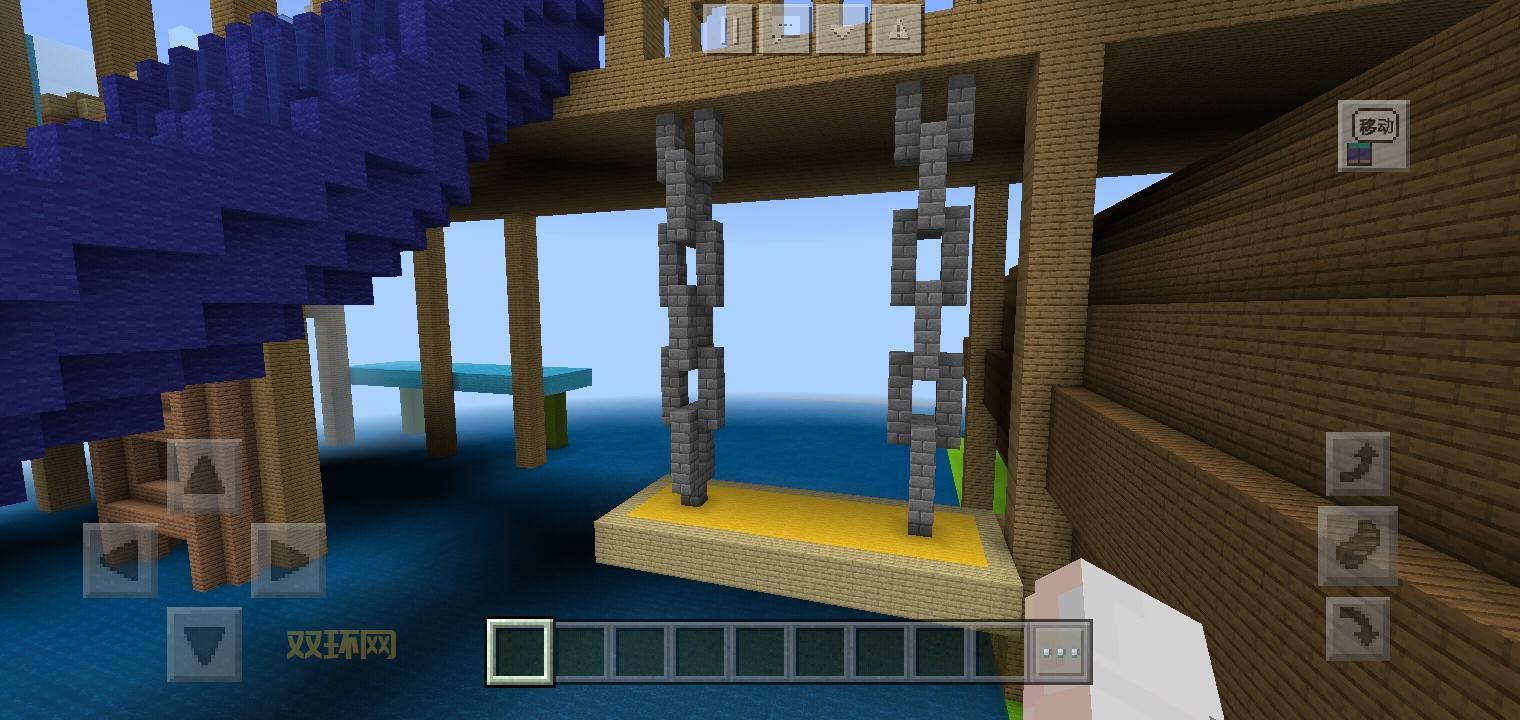The image size is (1520, 720).
Task: Select the highlighted hotbar slot frame
Action: click(518, 651)
